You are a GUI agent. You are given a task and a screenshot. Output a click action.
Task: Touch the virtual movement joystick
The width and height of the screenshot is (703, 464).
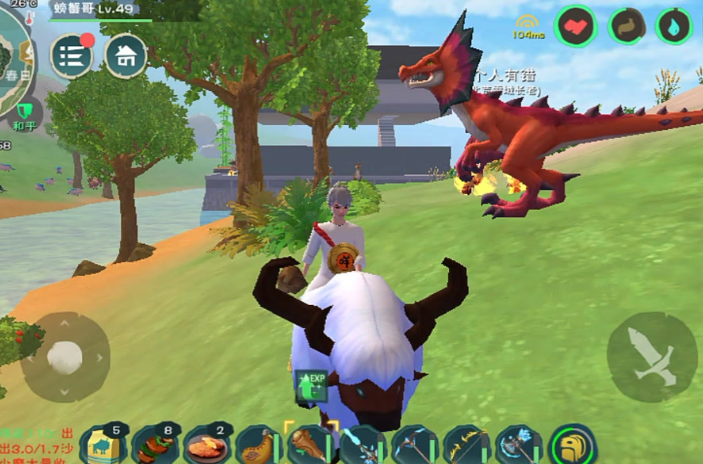[x=65, y=357]
